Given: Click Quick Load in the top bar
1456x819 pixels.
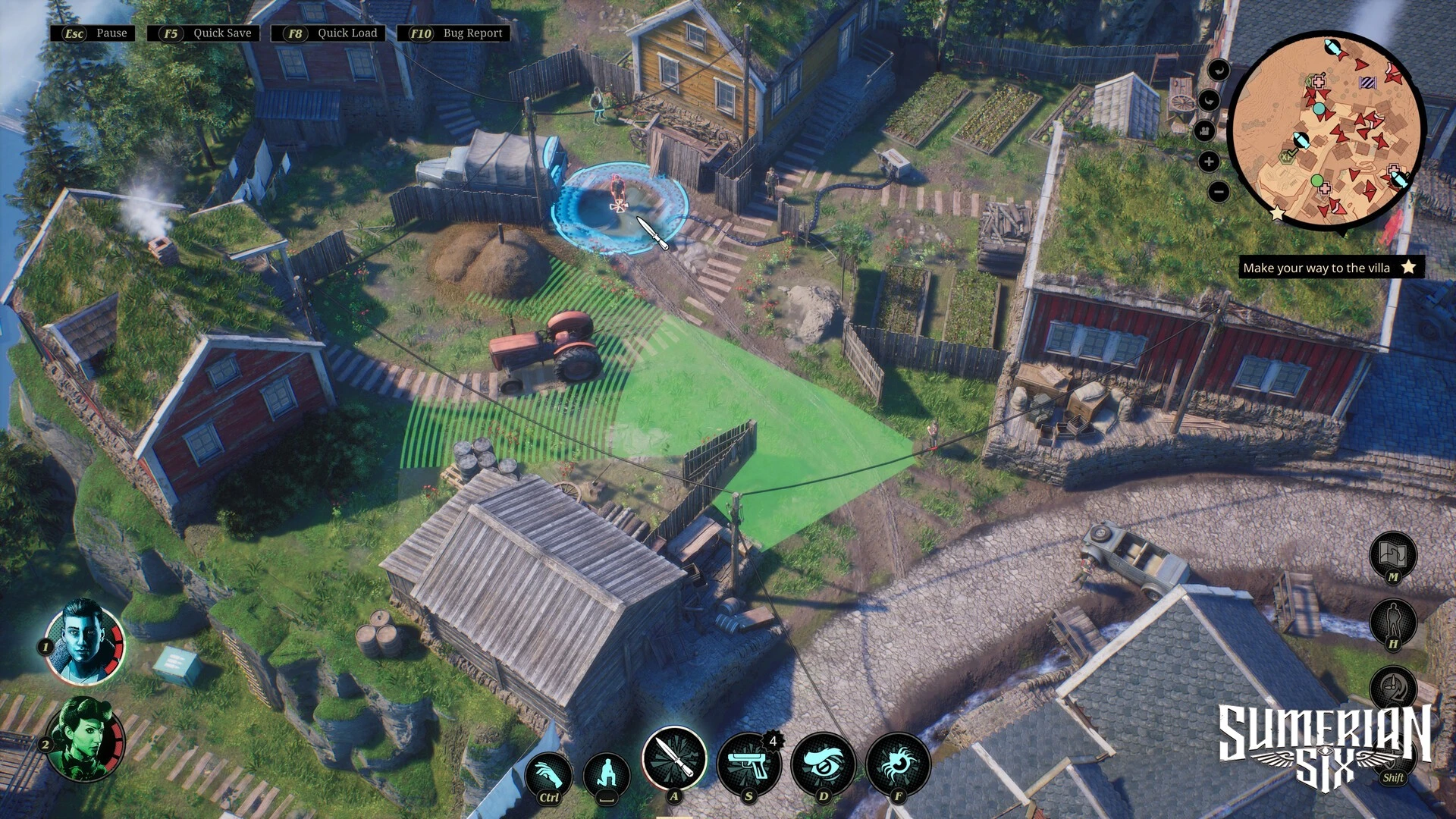Looking at the screenshot, I should [x=329, y=33].
